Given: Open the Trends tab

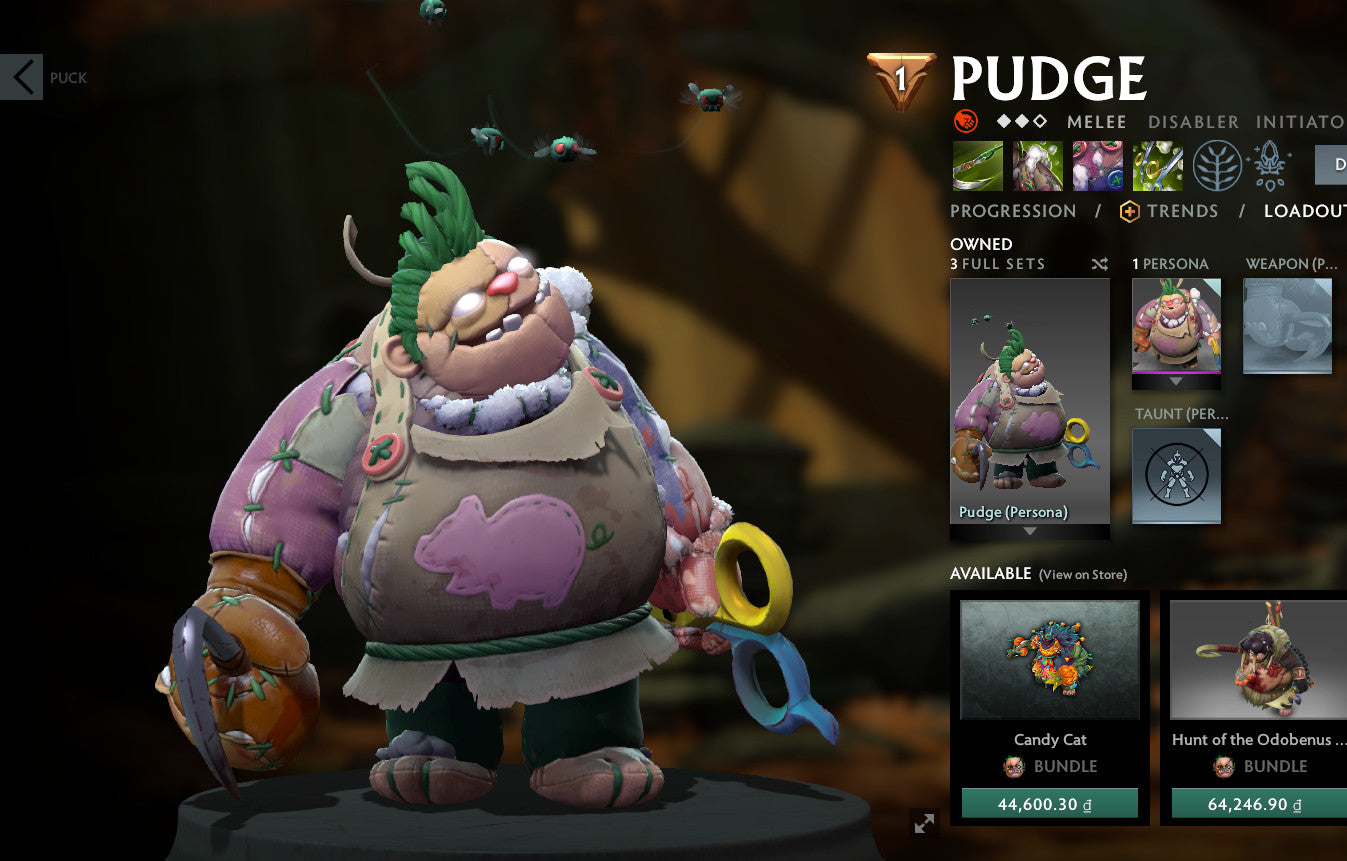Looking at the screenshot, I should pos(1185,211).
